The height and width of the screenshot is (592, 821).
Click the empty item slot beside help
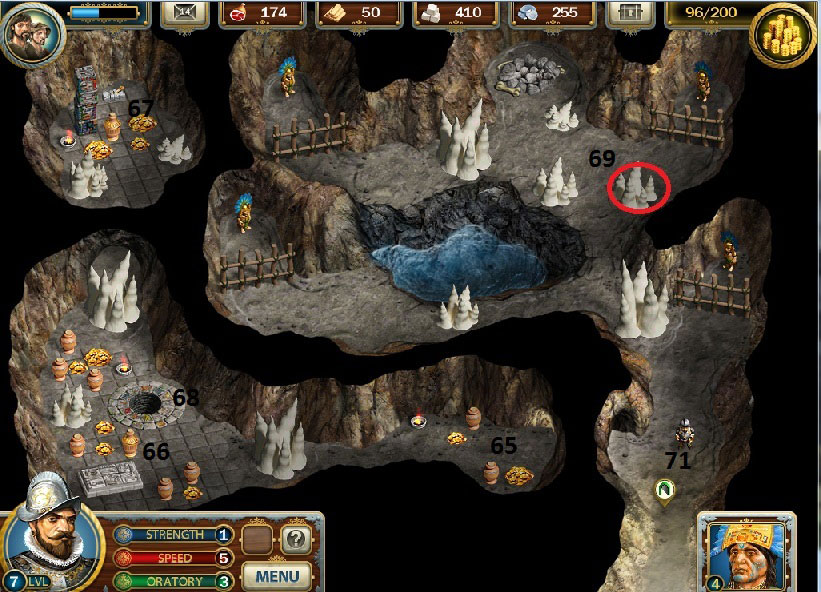pyautogui.click(x=260, y=541)
